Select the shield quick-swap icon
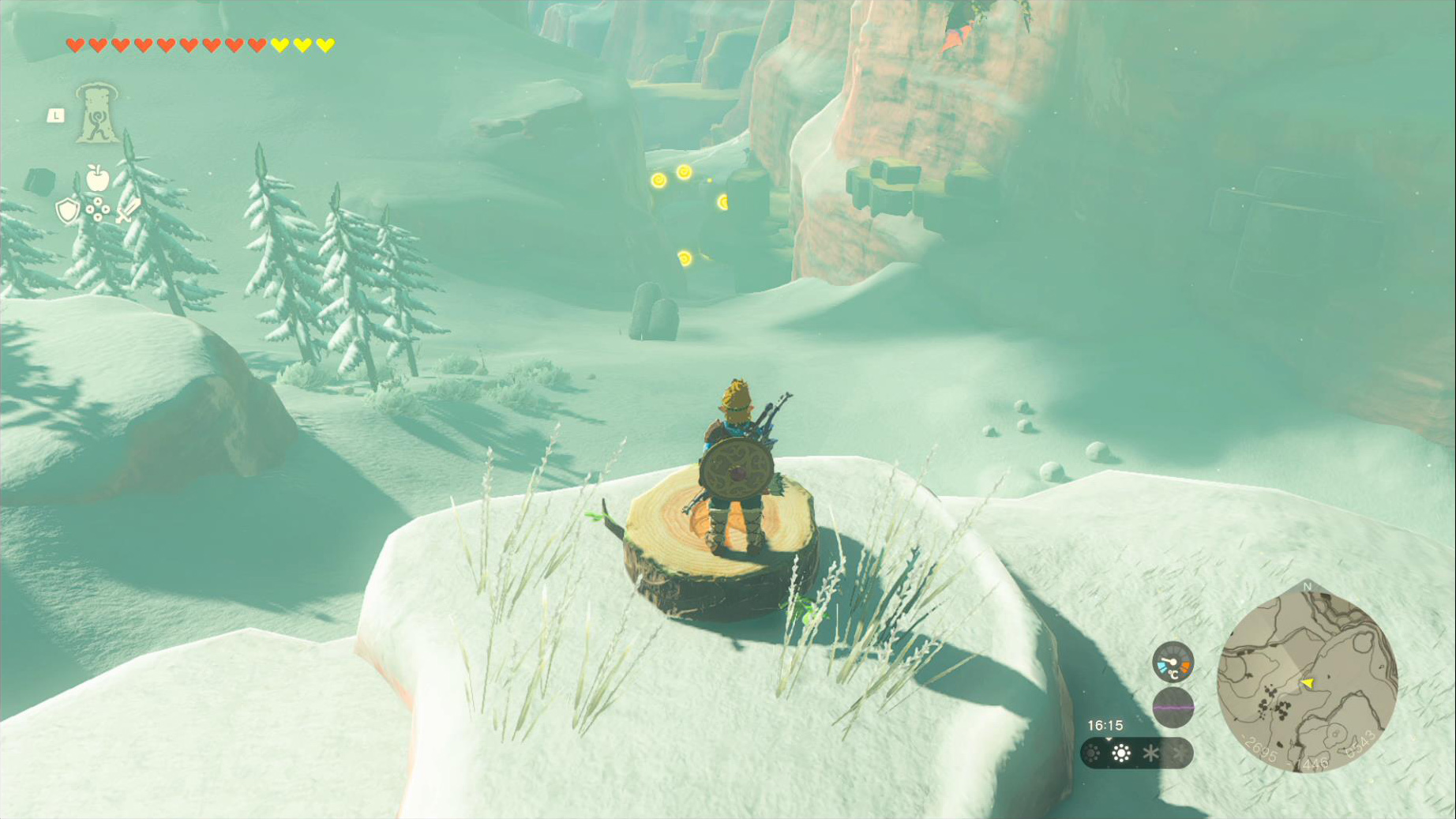This screenshot has width=1456, height=819. click(x=68, y=211)
